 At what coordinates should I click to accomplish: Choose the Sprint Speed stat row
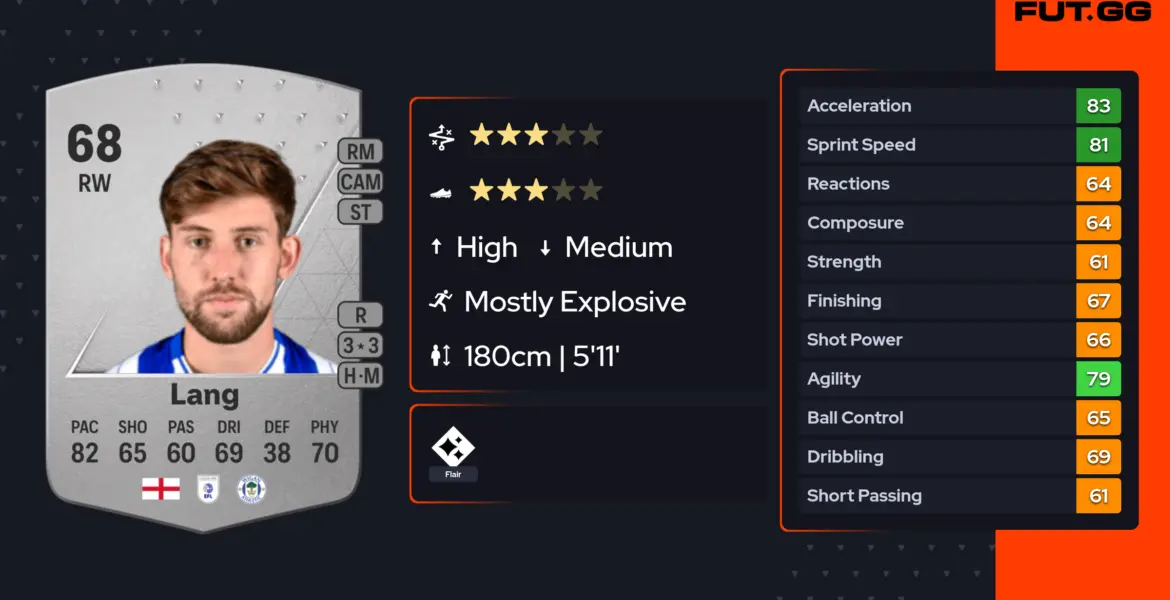pos(960,145)
